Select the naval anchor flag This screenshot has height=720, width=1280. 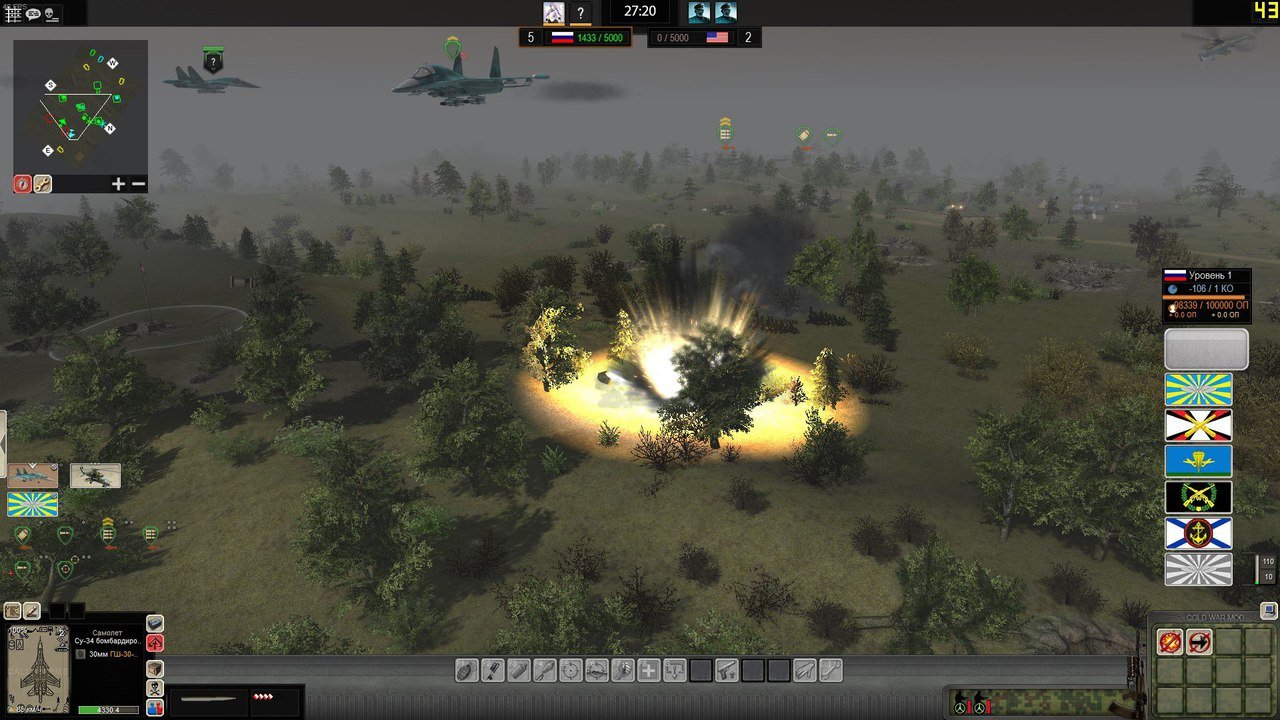(1198, 533)
